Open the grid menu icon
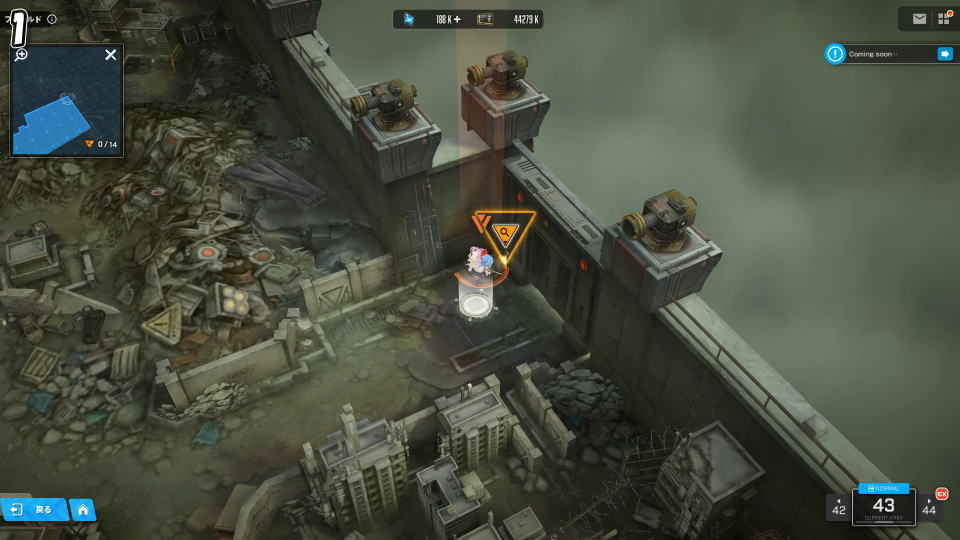Screen dimensions: 960x540 (x=942, y=19)
